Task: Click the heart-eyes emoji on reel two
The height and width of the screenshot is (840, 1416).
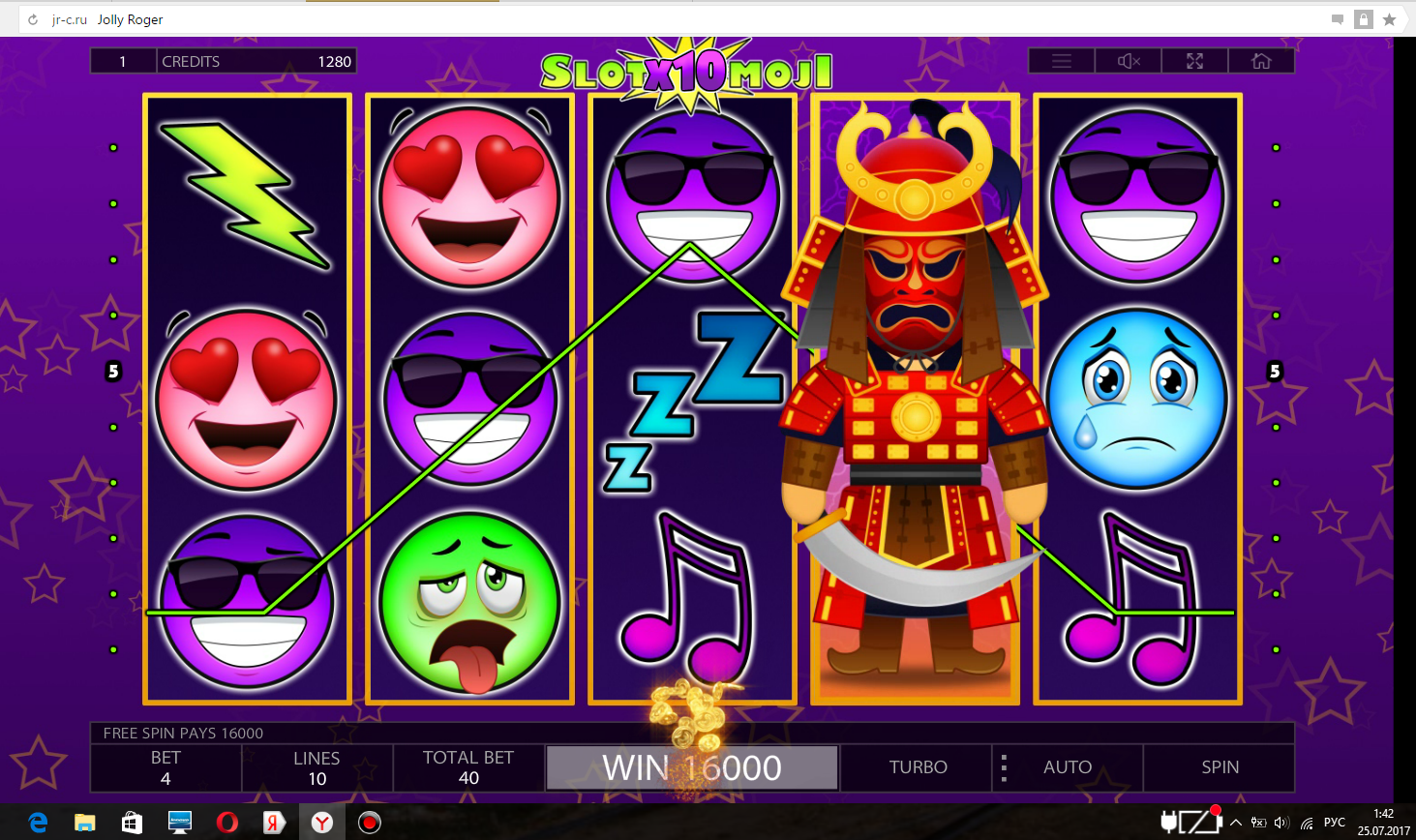Action: point(469,194)
